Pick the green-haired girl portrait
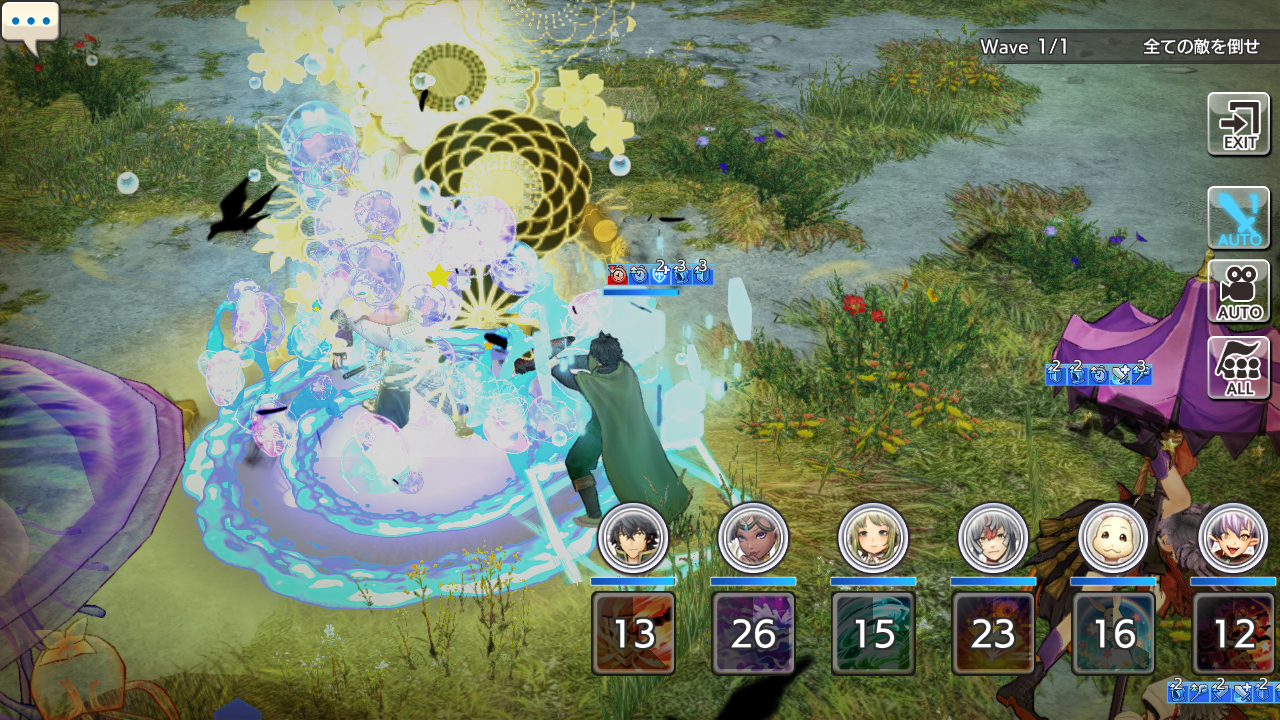The height and width of the screenshot is (720, 1280). pos(873,537)
